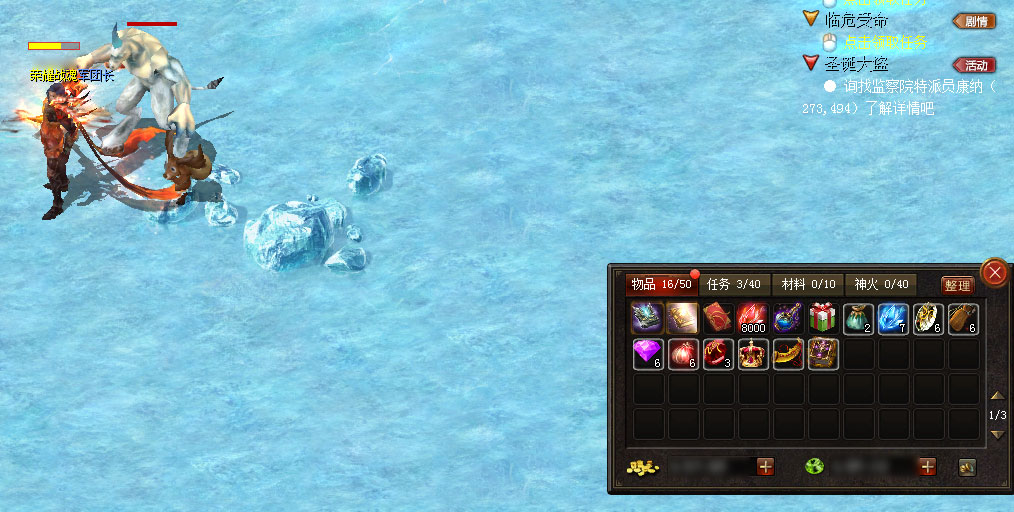Click the plus button beside the green gem currency
The height and width of the screenshot is (512, 1014).
click(927, 466)
